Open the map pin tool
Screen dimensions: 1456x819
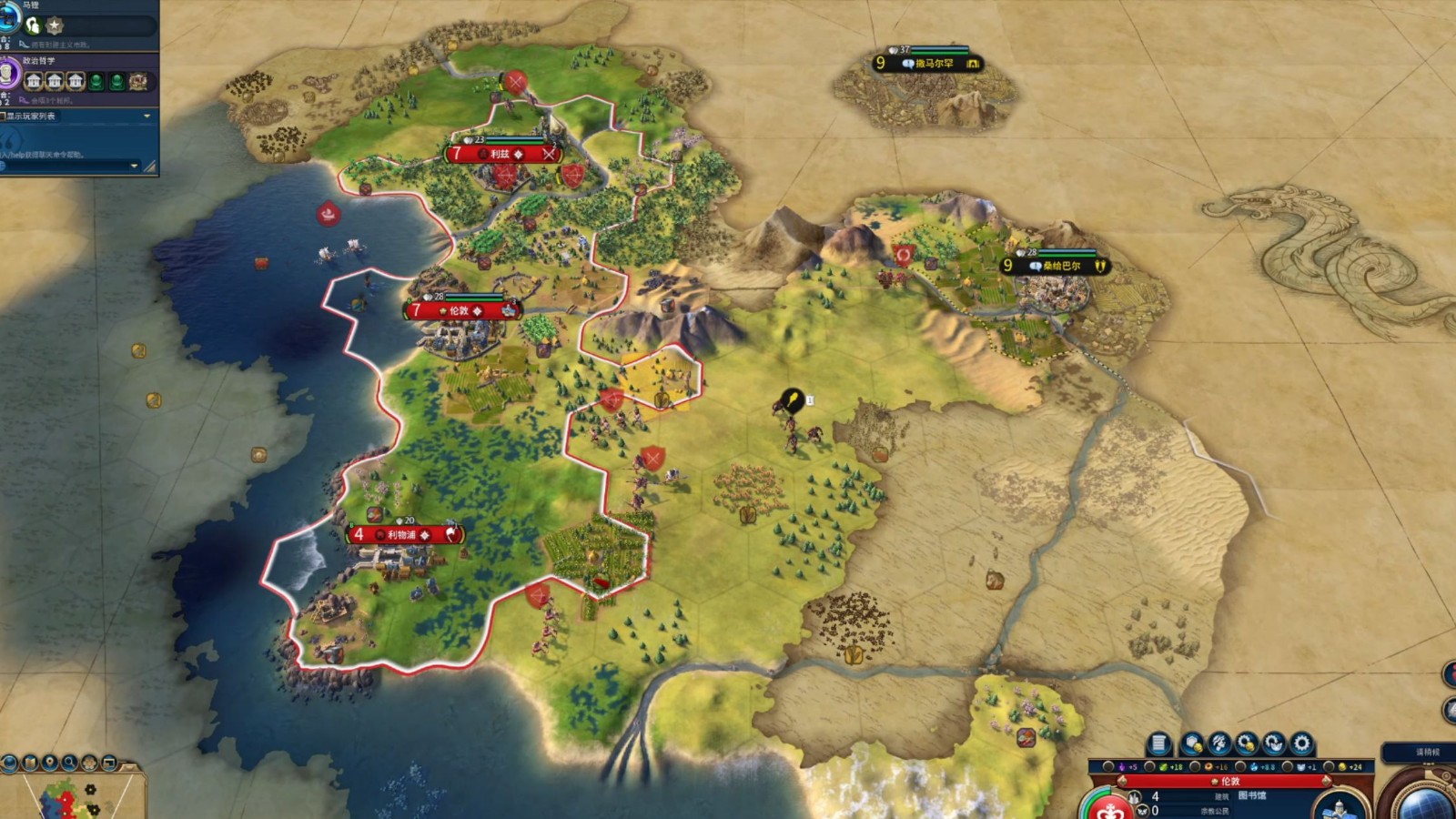tap(51, 763)
